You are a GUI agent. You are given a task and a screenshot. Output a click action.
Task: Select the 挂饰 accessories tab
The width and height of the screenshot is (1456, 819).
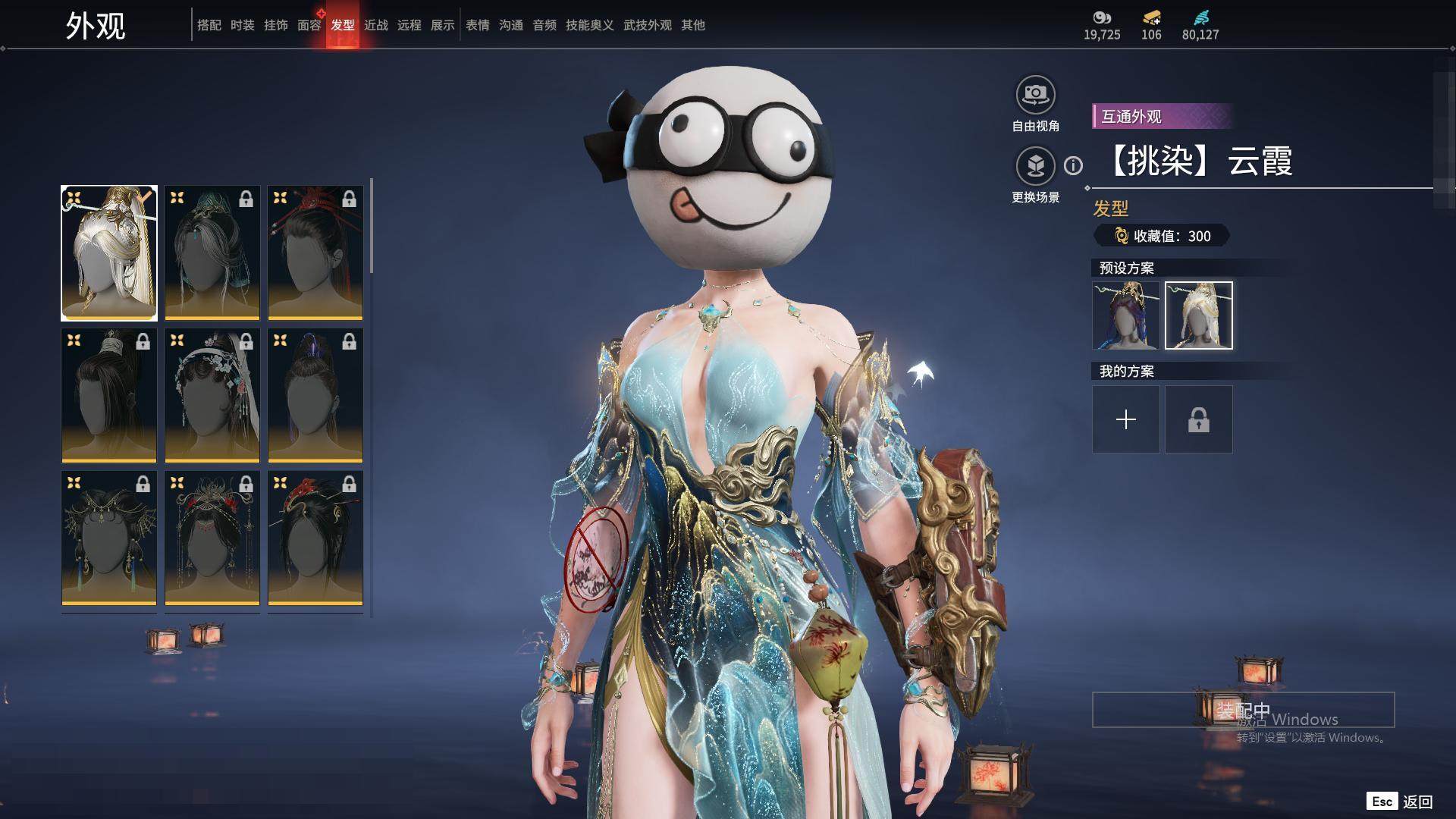coord(275,25)
